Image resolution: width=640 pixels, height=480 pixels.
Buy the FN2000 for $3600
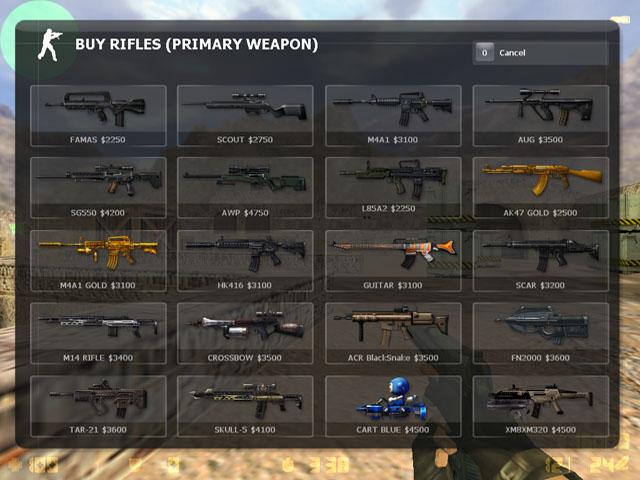pyautogui.click(x=540, y=333)
